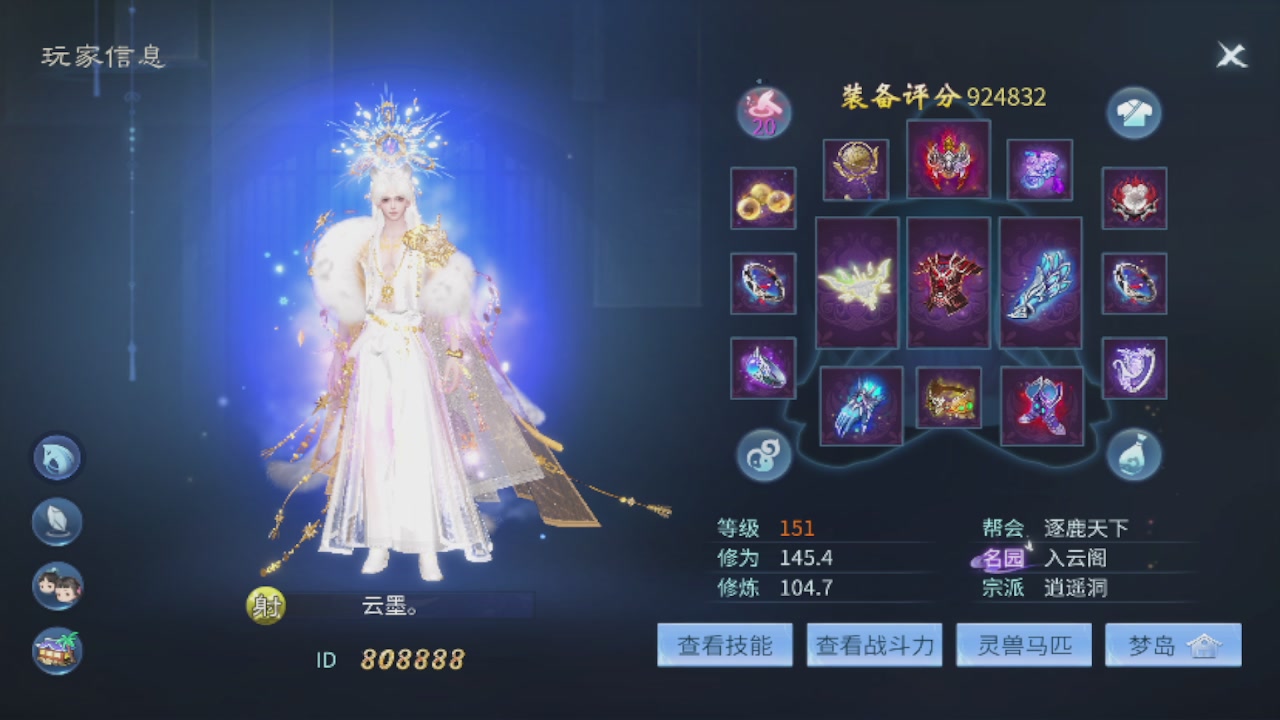Click the fashion hat icon marked 20
Viewport: 1280px width, 720px height.
[763, 112]
